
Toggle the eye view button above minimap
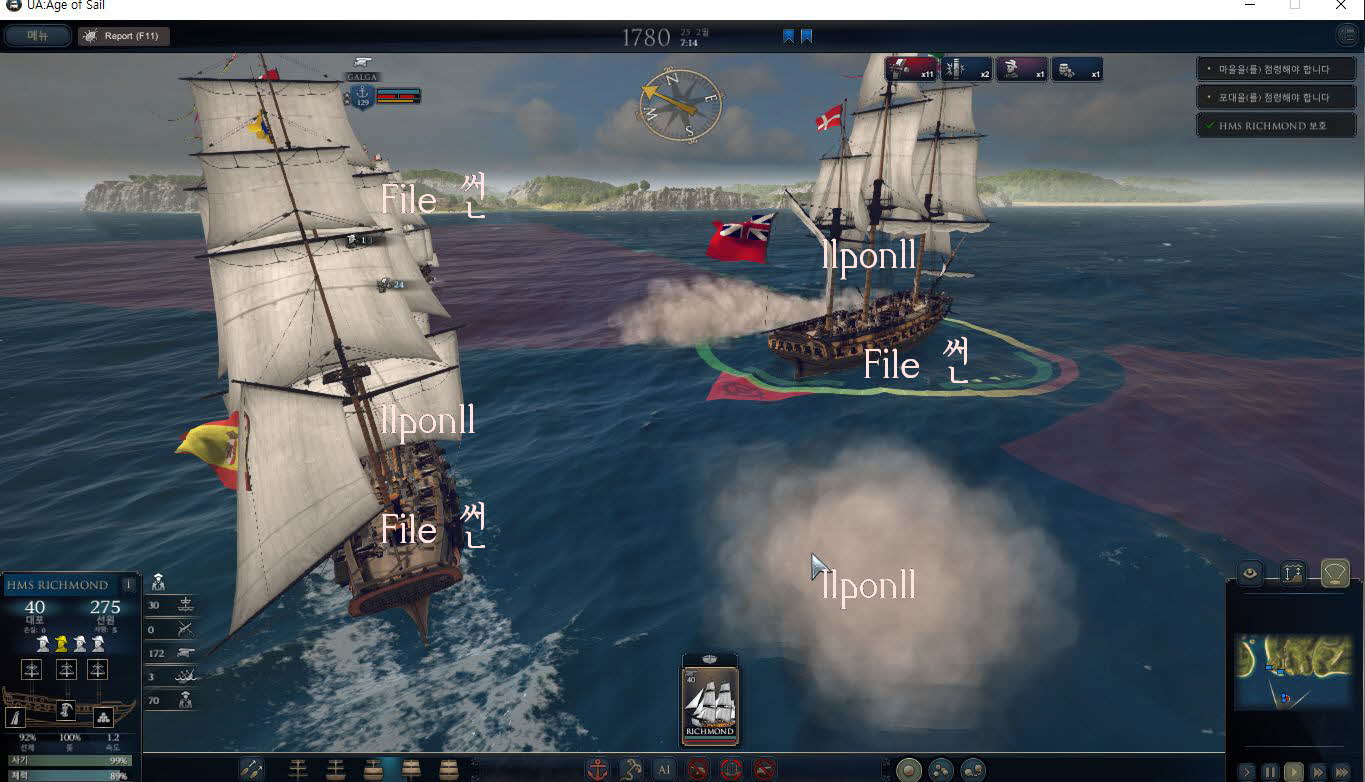[1250, 573]
